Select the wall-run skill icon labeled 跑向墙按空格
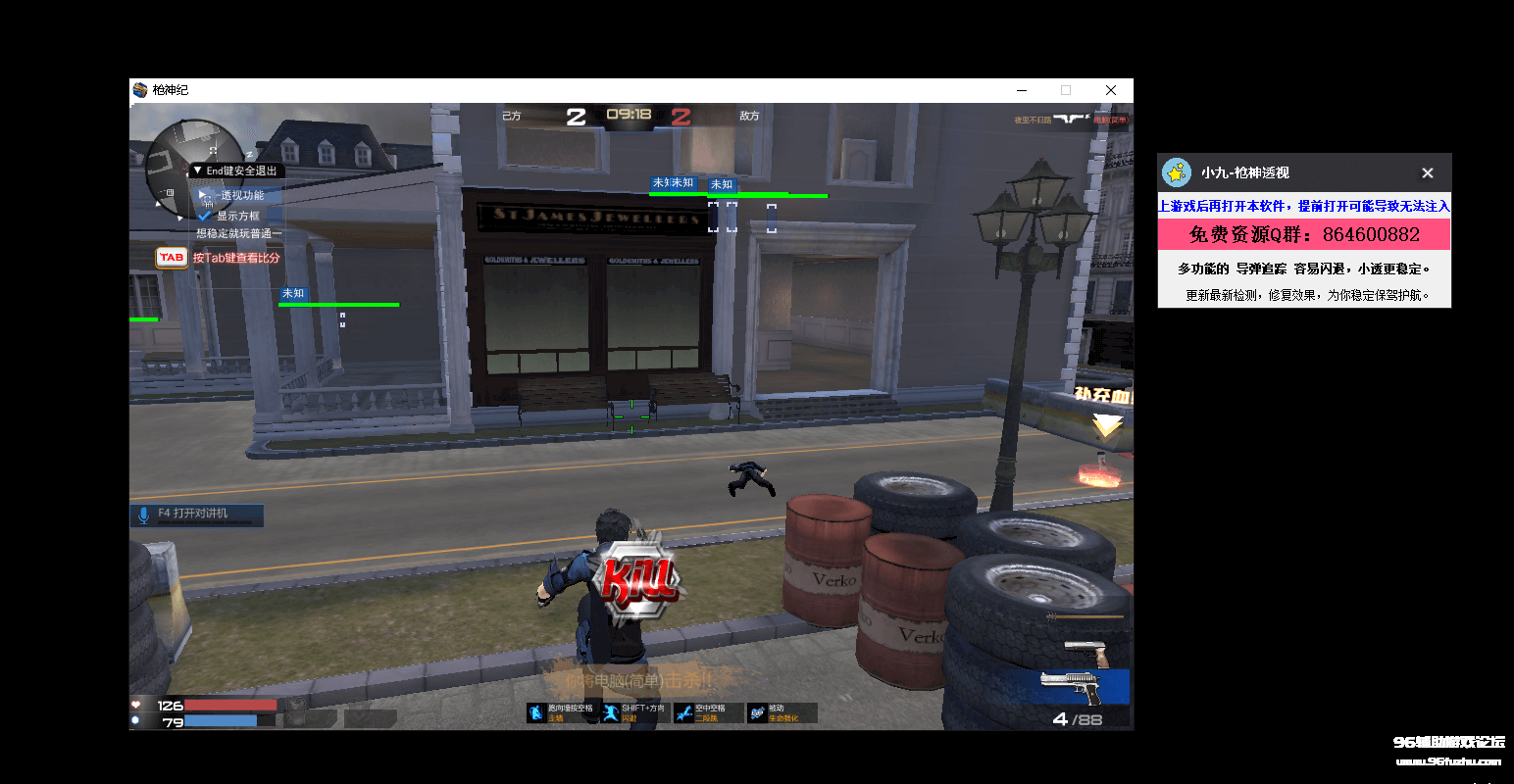Image resolution: width=1514 pixels, height=784 pixels. (537, 712)
